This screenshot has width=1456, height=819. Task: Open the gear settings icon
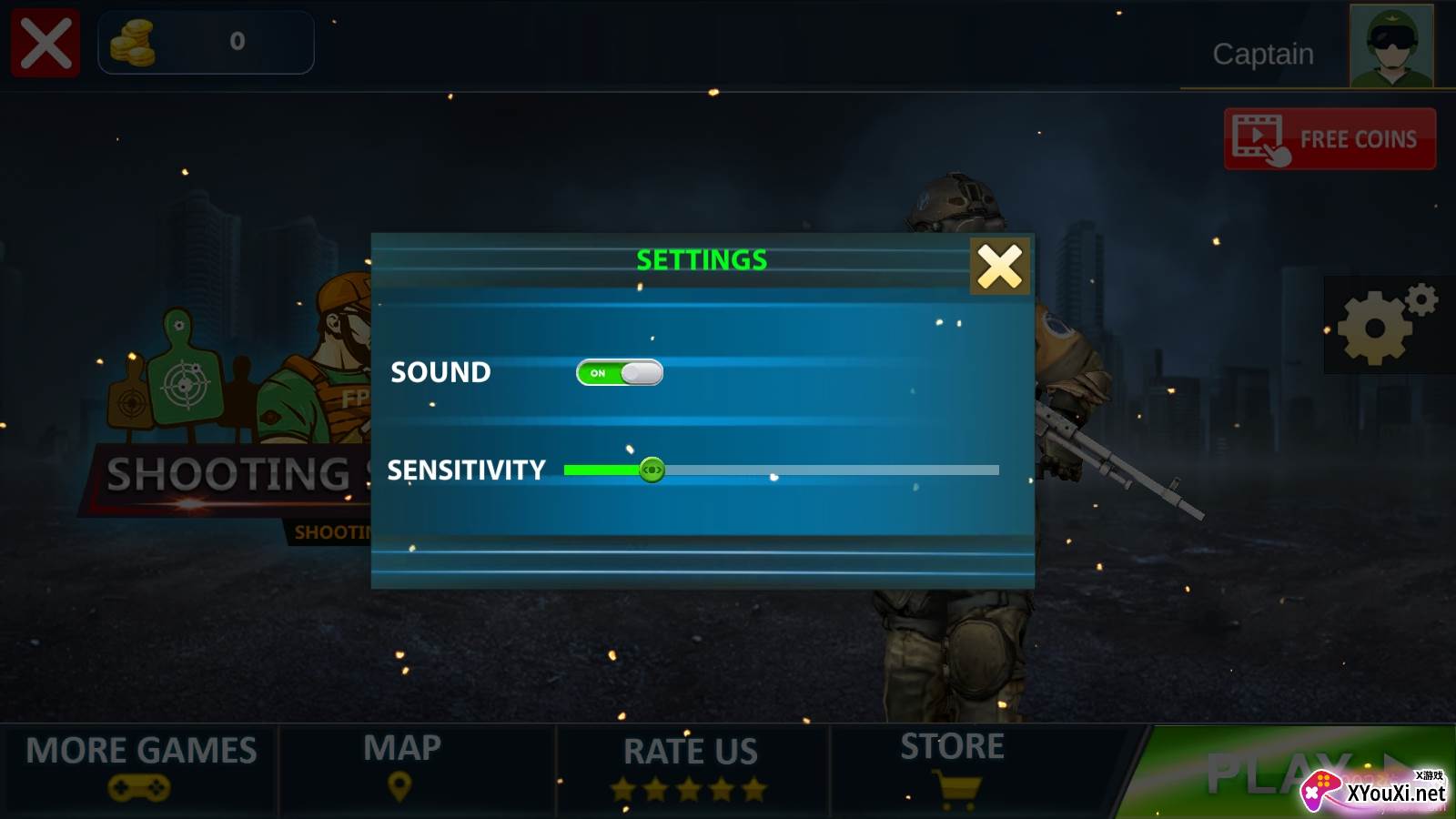click(1385, 325)
